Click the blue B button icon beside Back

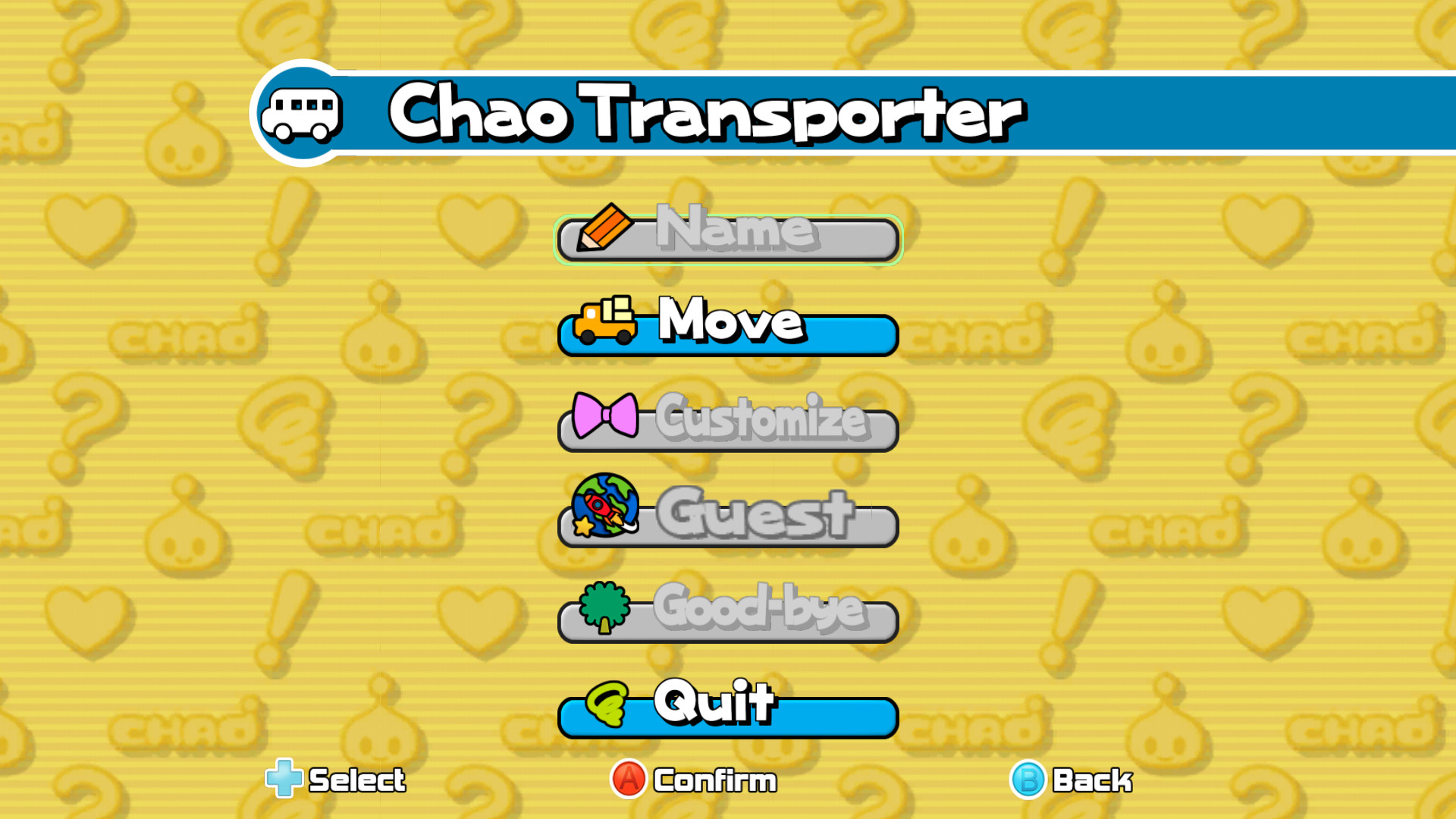(x=1028, y=780)
